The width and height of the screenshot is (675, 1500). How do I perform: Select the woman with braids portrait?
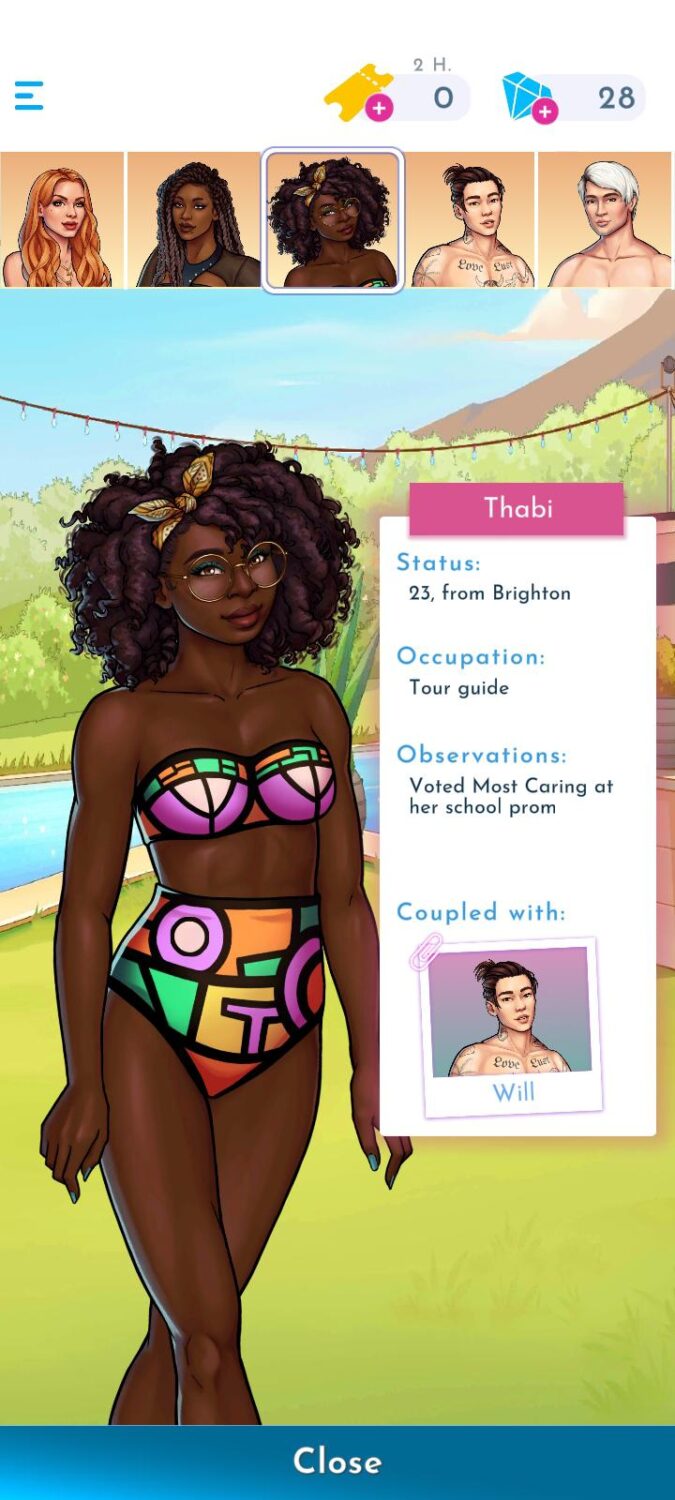pos(194,220)
